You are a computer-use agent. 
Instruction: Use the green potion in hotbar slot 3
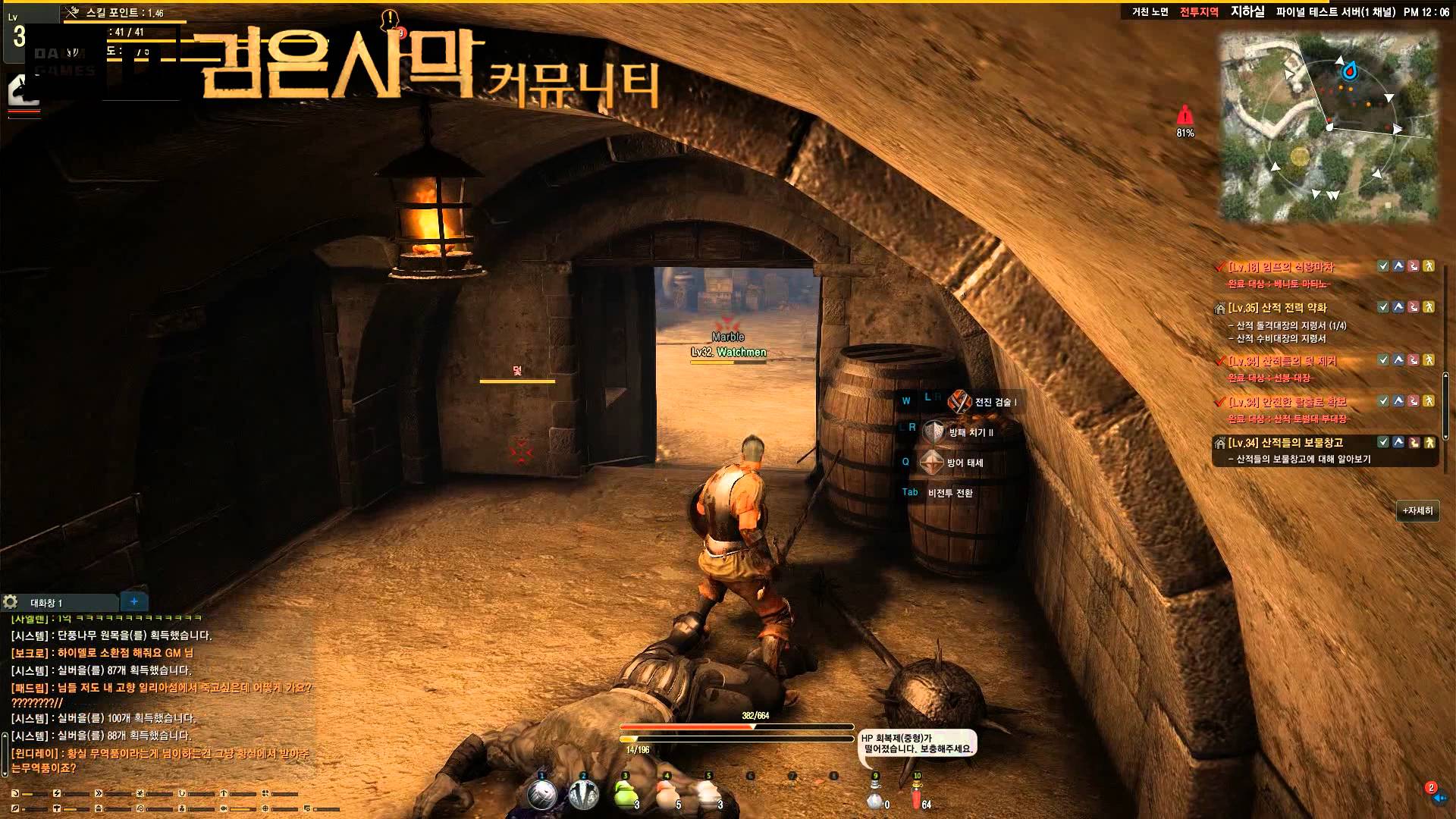(x=625, y=795)
